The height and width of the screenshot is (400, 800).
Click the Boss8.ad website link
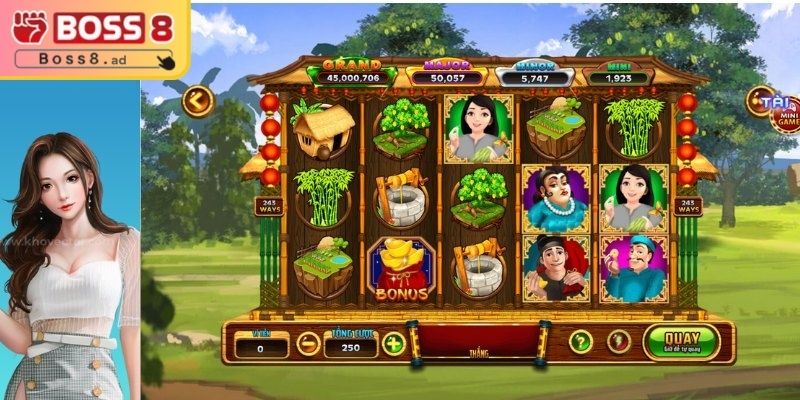tap(92, 60)
